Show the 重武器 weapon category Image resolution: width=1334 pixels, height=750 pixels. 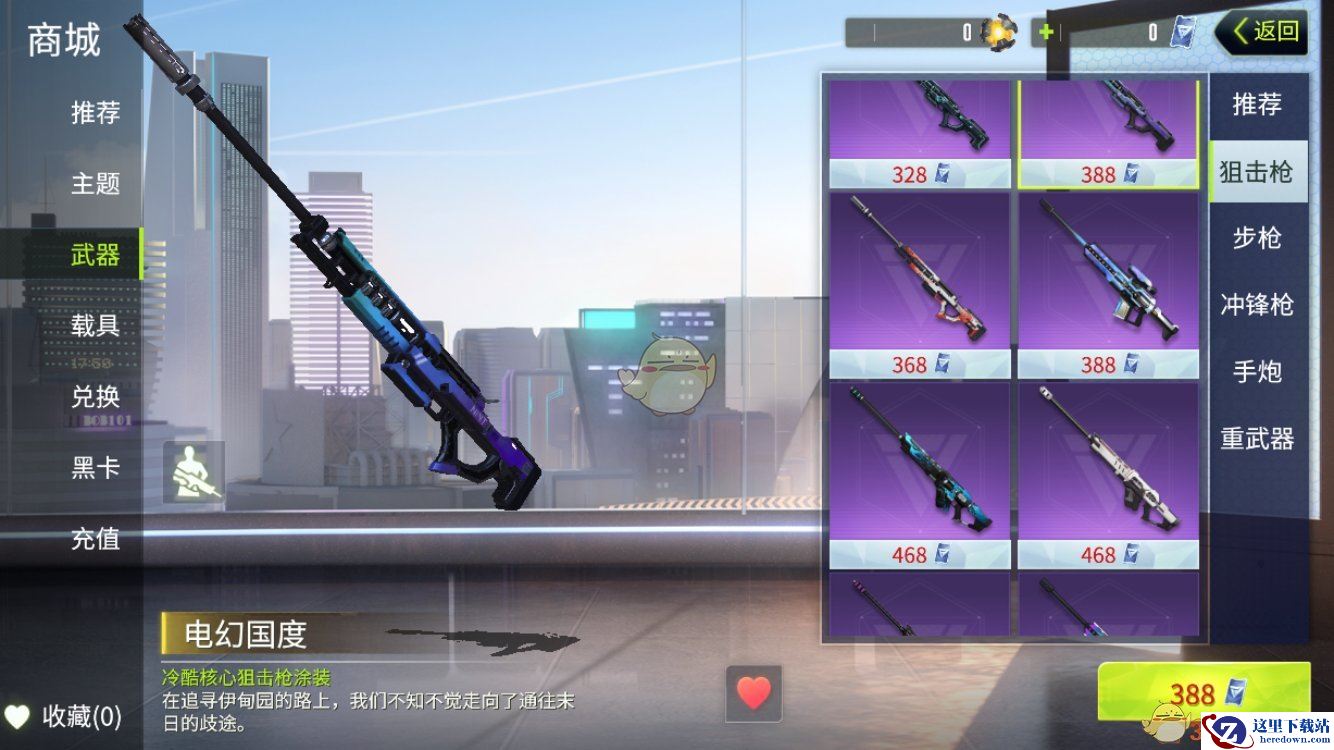(1257, 438)
